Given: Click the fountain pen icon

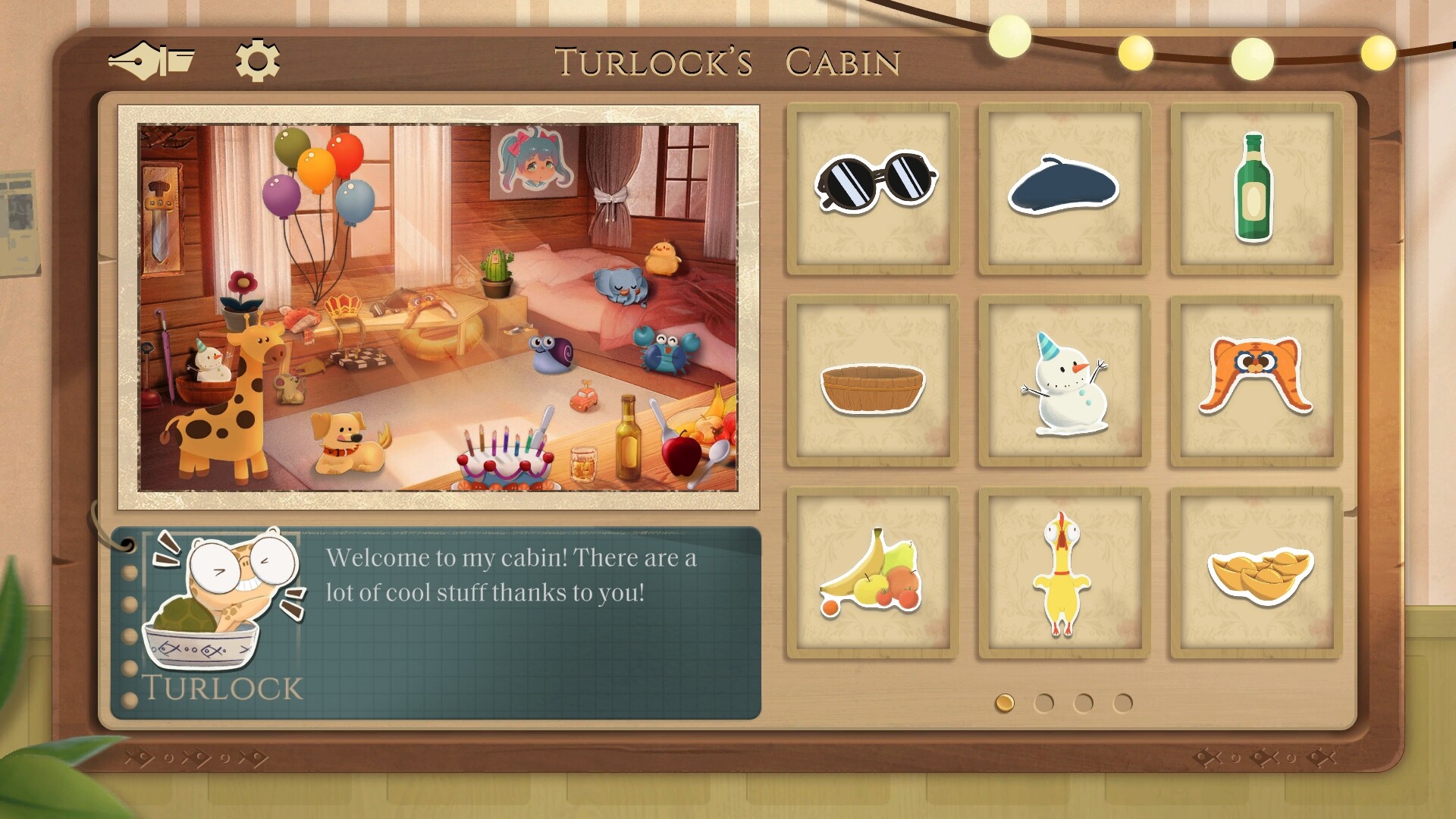Looking at the screenshot, I should pos(152,61).
